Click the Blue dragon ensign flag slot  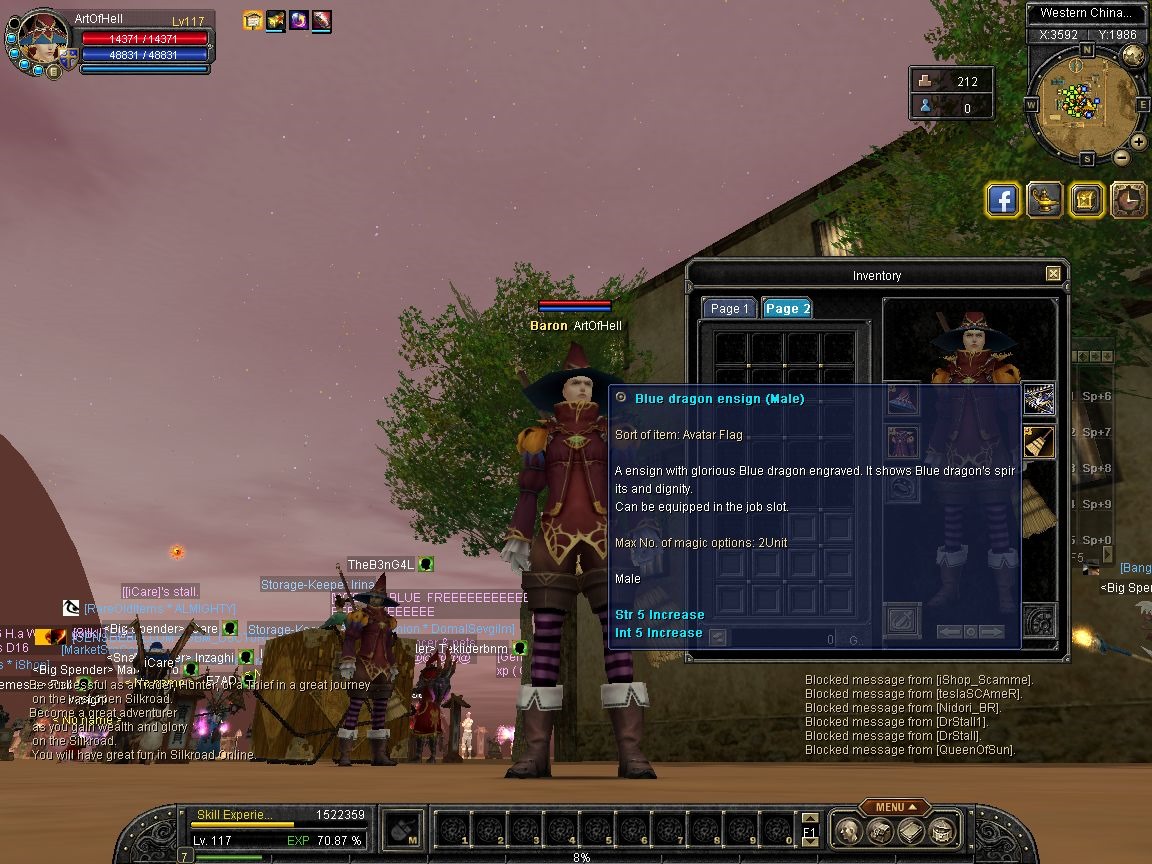pyautogui.click(x=1039, y=399)
